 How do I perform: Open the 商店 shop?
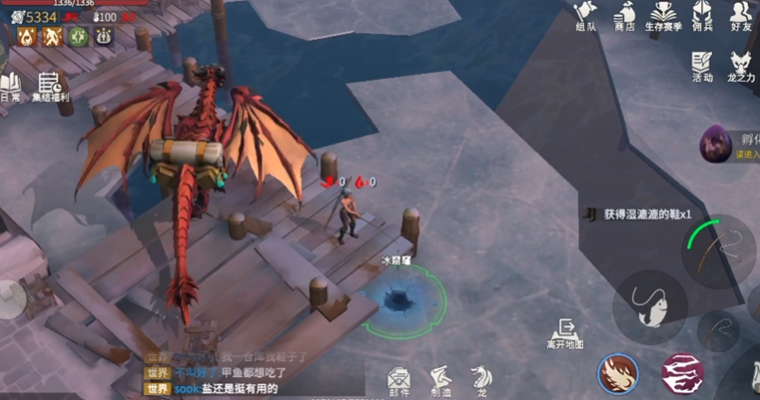click(626, 14)
